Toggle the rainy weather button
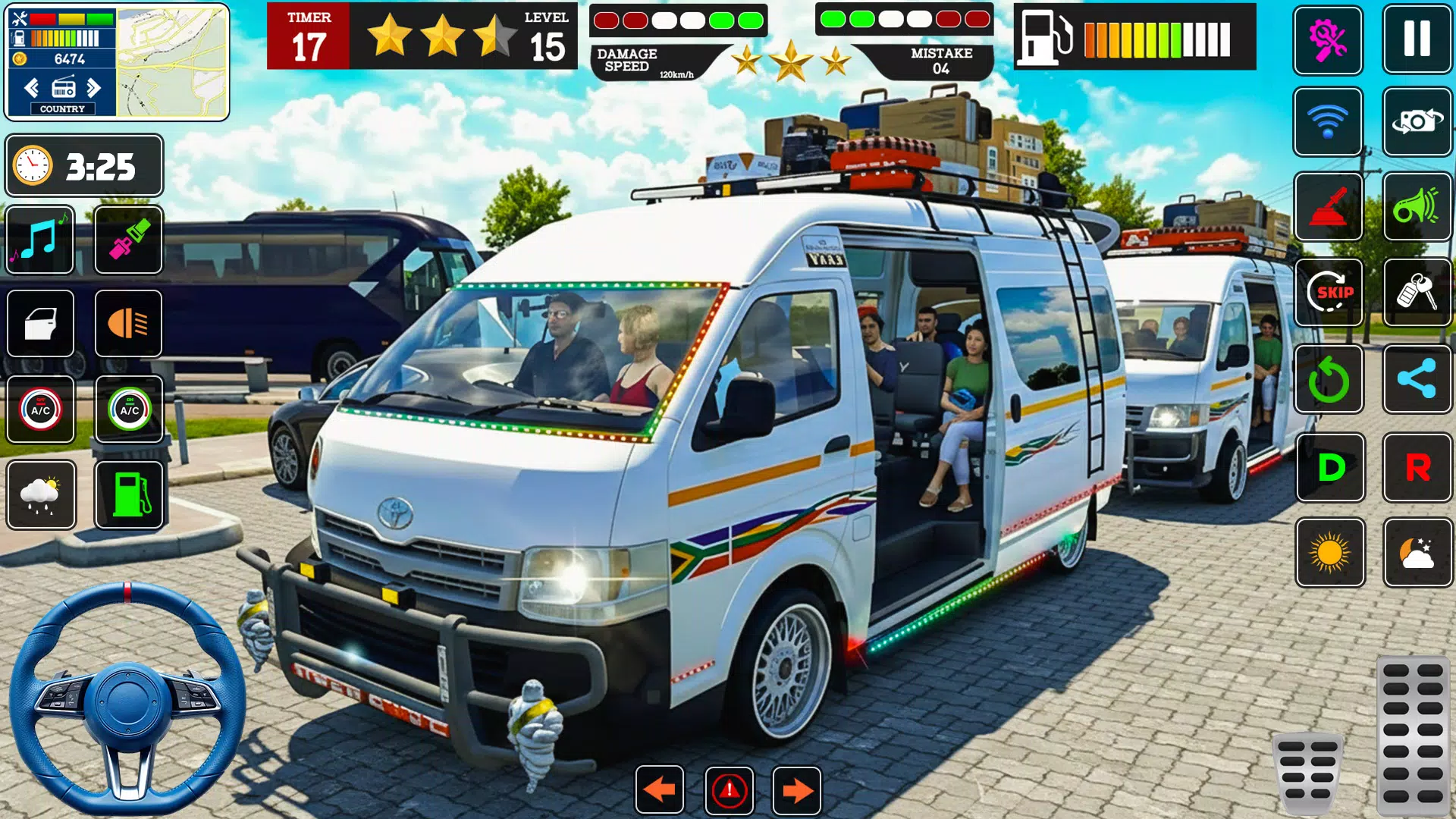The width and height of the screenshot is (1456, 819). pos(41,494)
